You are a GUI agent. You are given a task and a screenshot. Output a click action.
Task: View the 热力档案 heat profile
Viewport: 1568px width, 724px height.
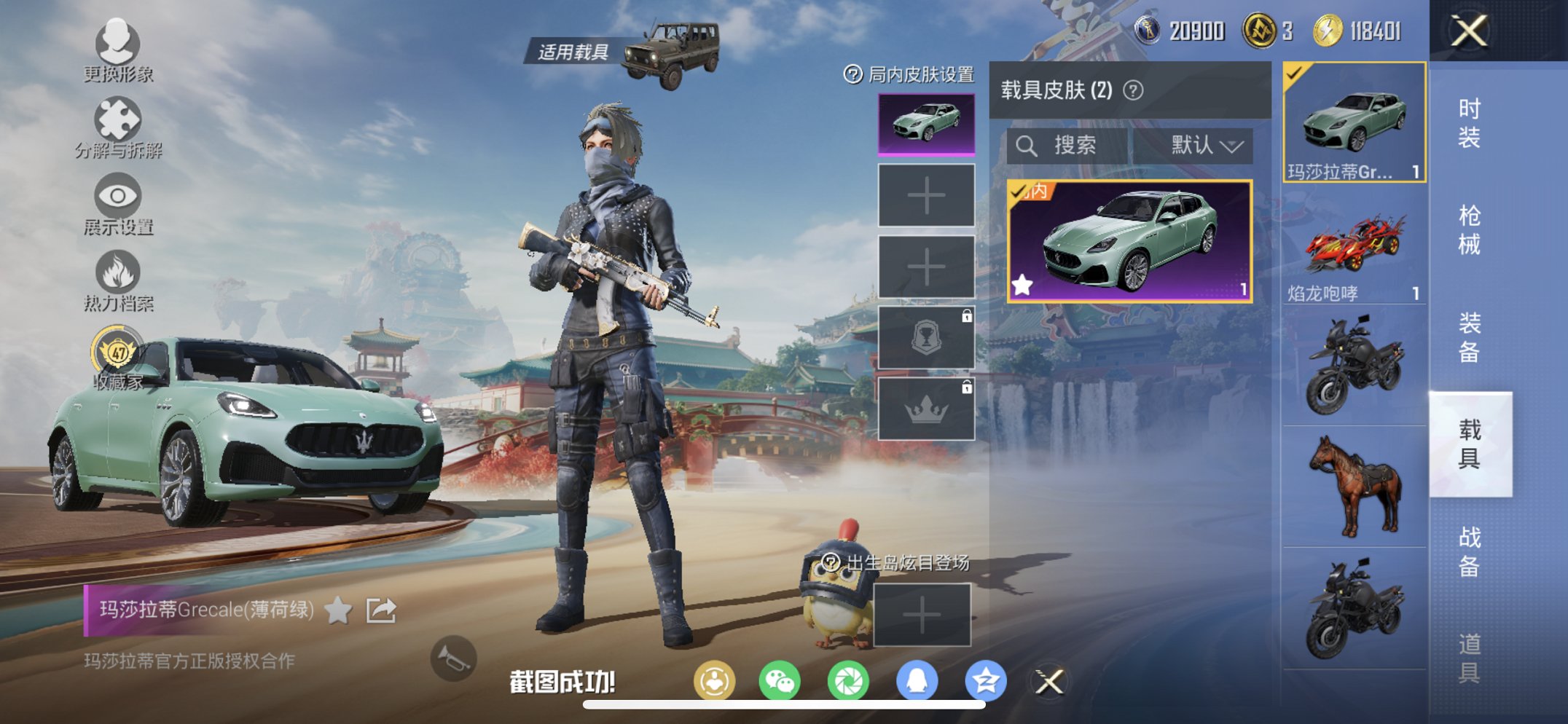(119, 284)
